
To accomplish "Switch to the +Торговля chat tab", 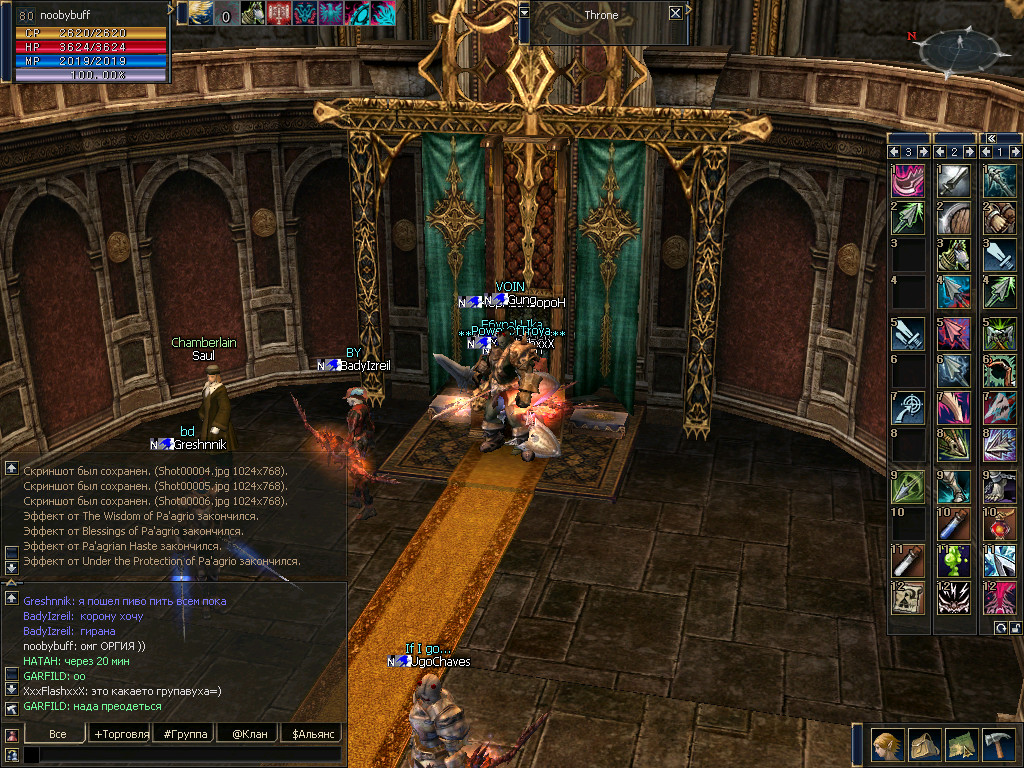I will [x=121, y=734].
